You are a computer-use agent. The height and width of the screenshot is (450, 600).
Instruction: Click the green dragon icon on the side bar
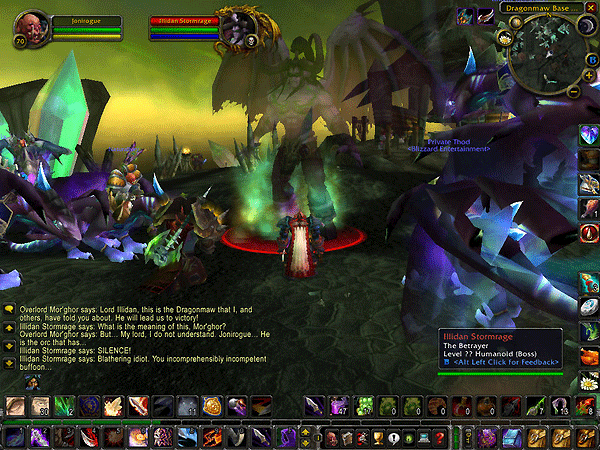tap(589, 332)
